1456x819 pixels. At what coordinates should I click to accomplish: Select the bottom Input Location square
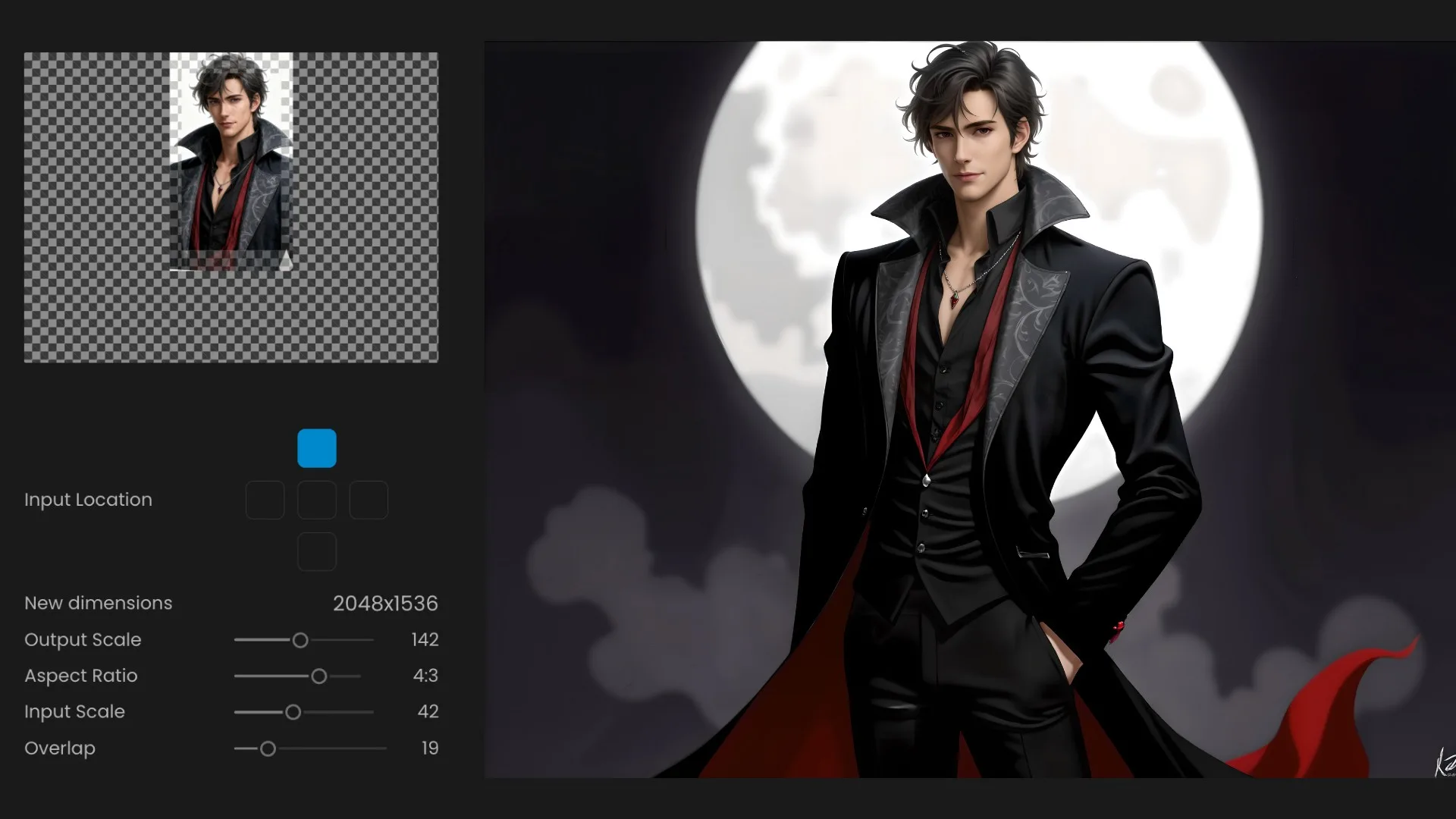coord(317,551)
